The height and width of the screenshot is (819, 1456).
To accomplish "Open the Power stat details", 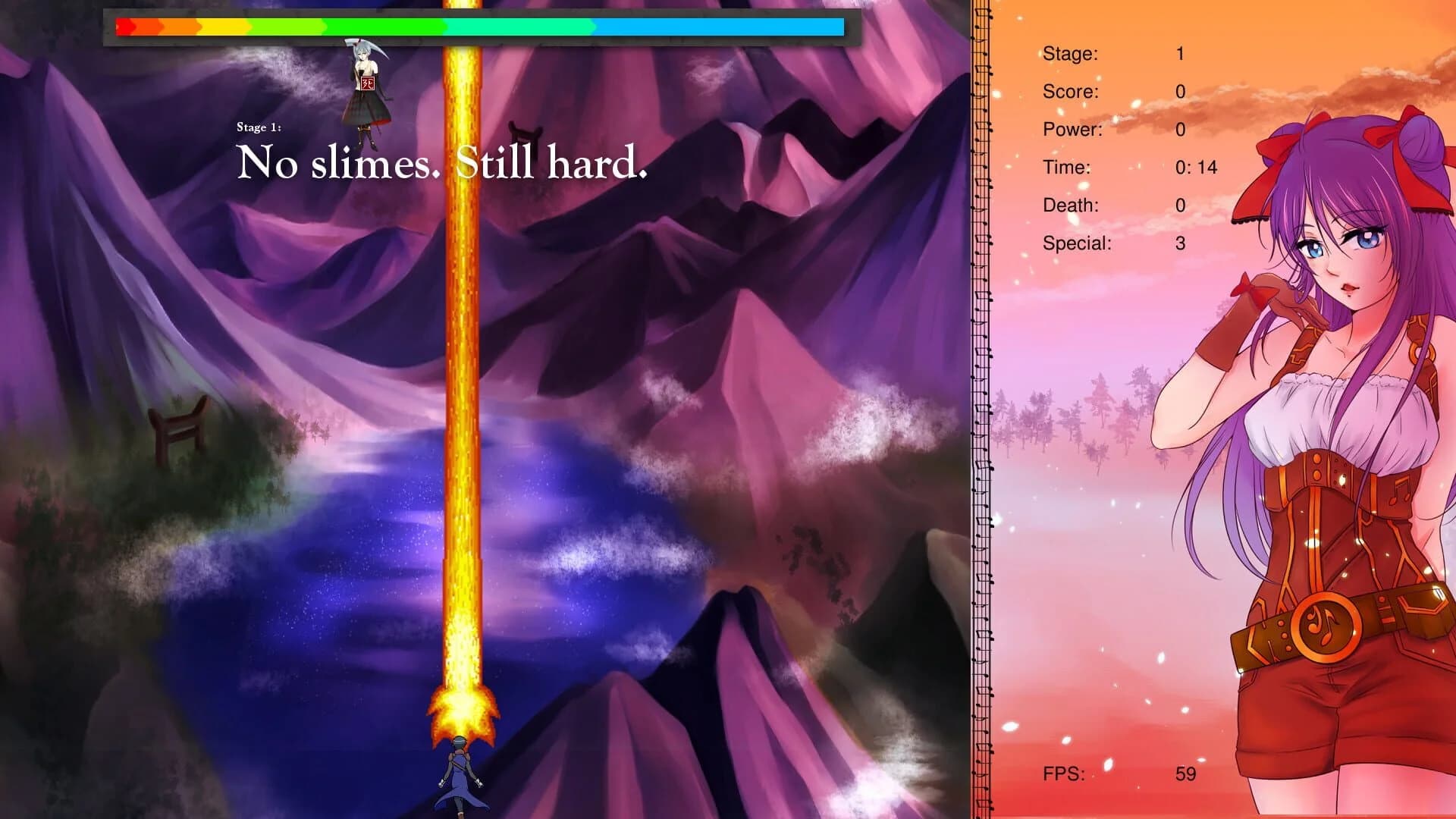I will pyautogui.click(x=1073, y=129).
